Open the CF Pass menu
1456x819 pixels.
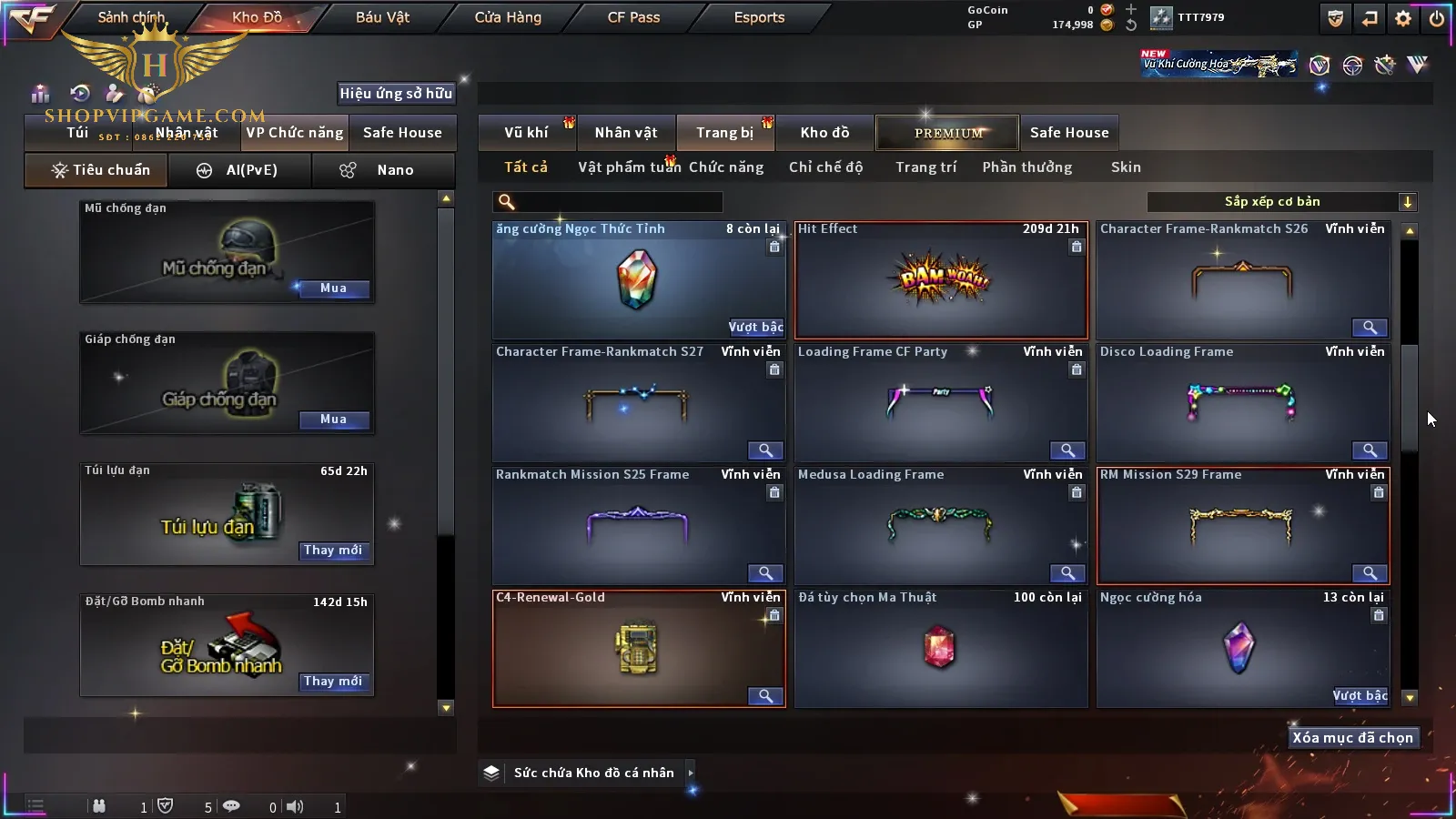(x=633, y=17)
